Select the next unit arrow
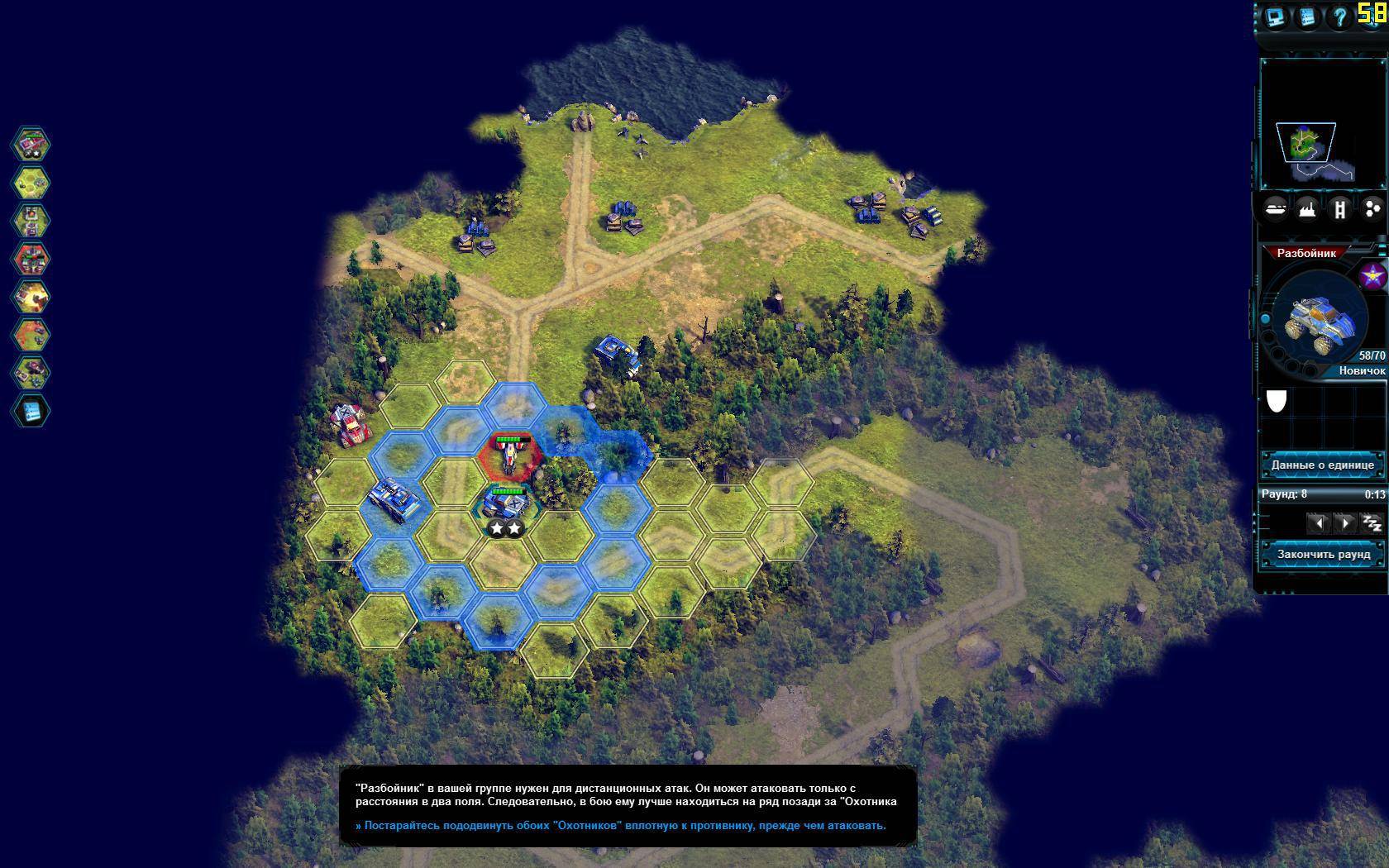Image resolution: width=1389 pixels, height=868 pixels. (1345, 522)
